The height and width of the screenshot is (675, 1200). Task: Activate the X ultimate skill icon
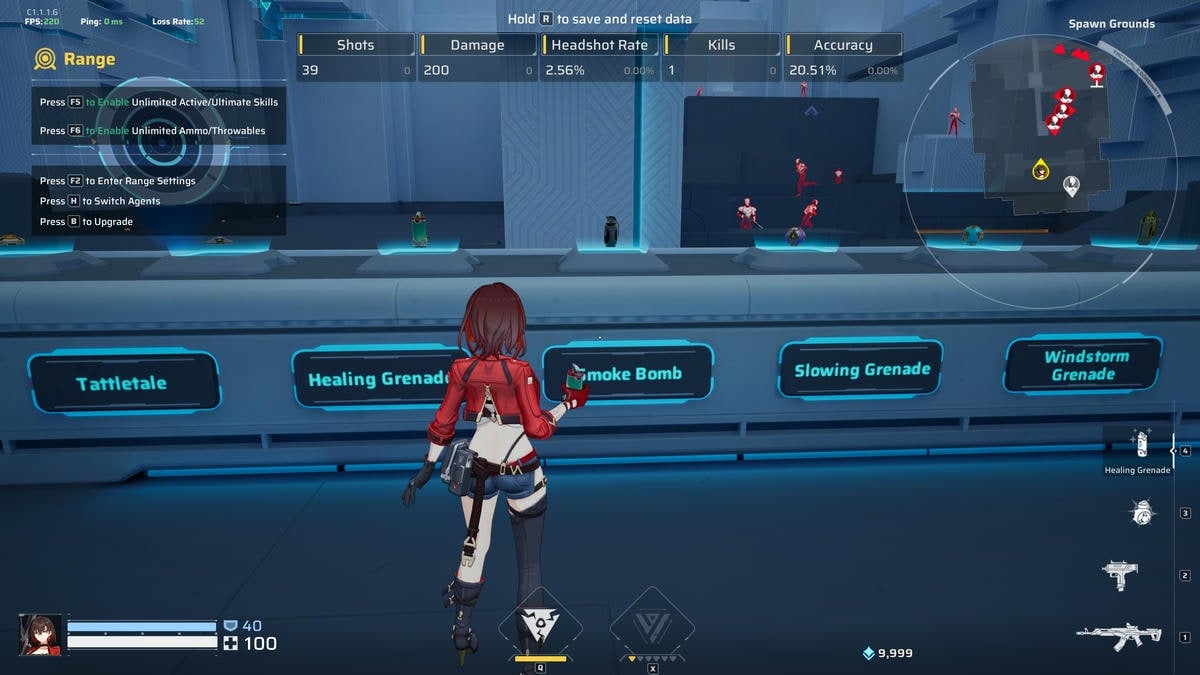(x=652, y=627)
